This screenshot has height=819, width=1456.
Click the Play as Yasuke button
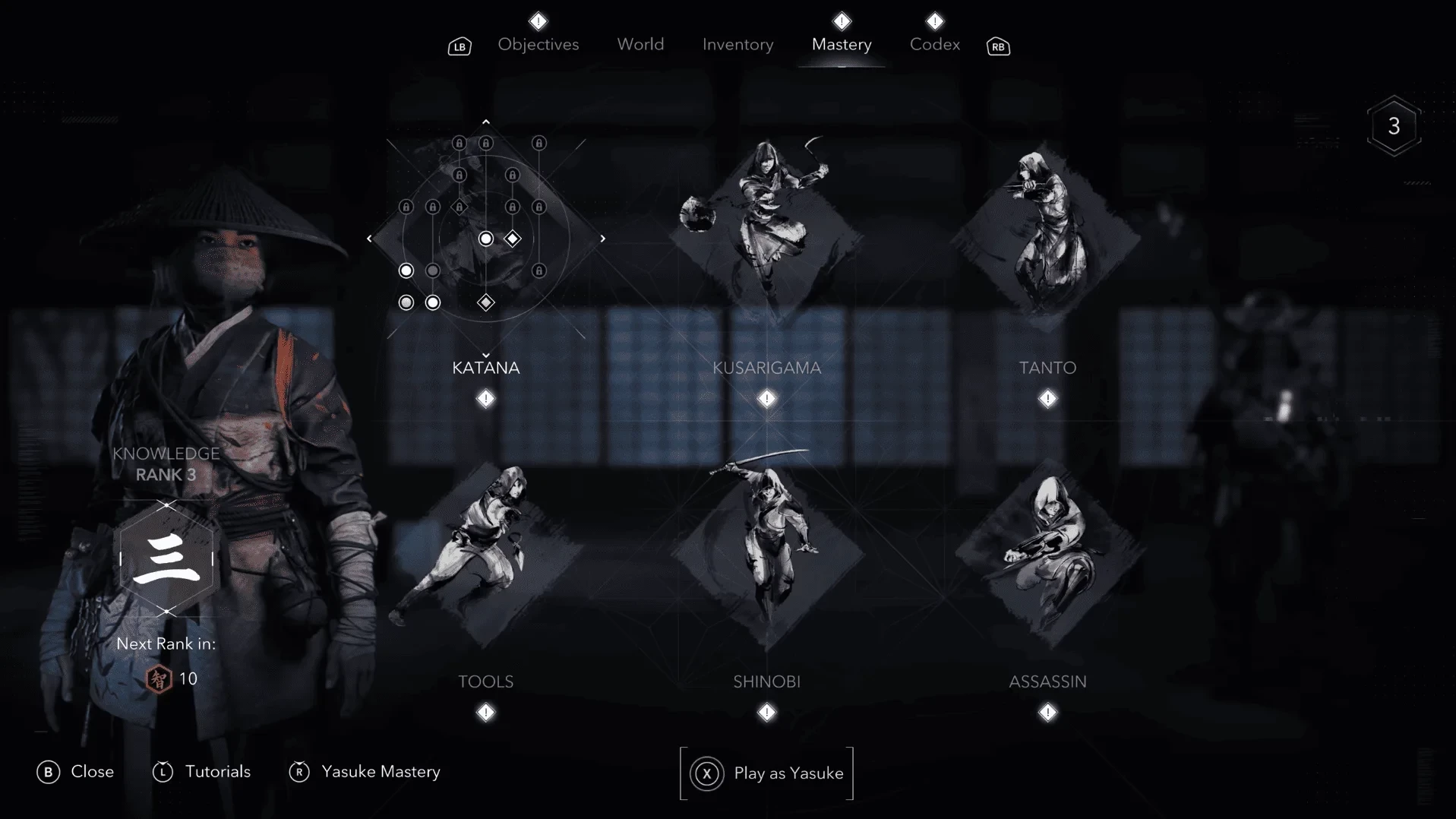[x=766, y=773]
